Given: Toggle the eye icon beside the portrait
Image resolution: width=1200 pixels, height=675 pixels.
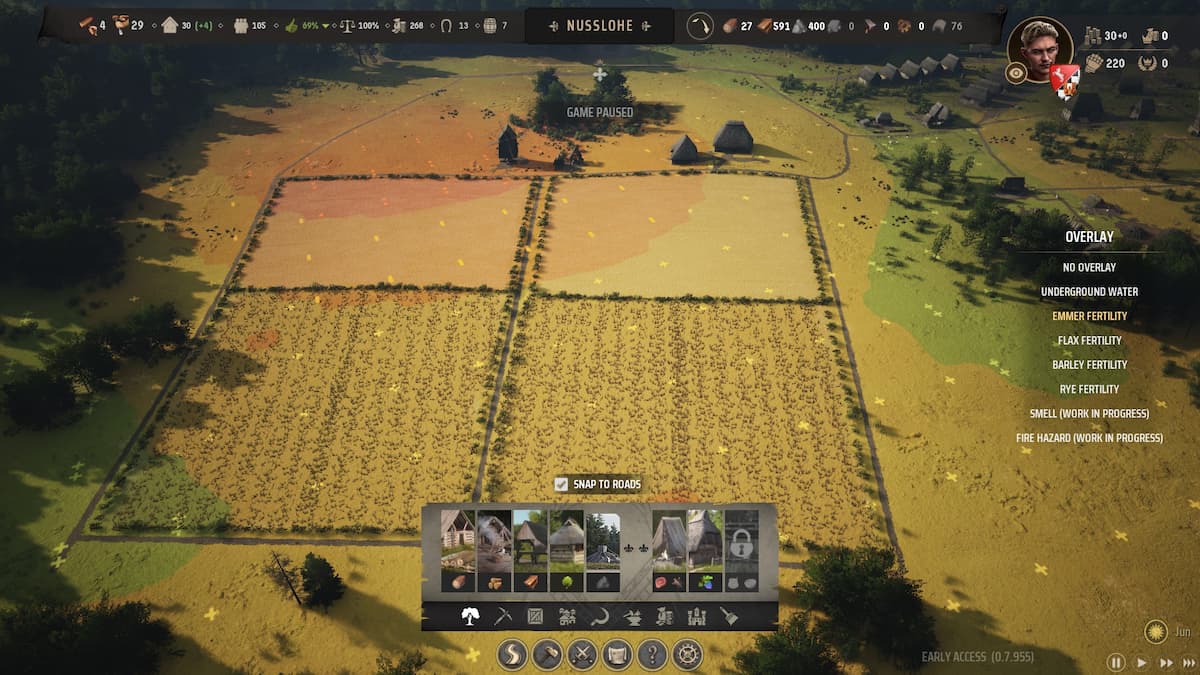Looking at the screenshot, I should [x=1016, y=73].
